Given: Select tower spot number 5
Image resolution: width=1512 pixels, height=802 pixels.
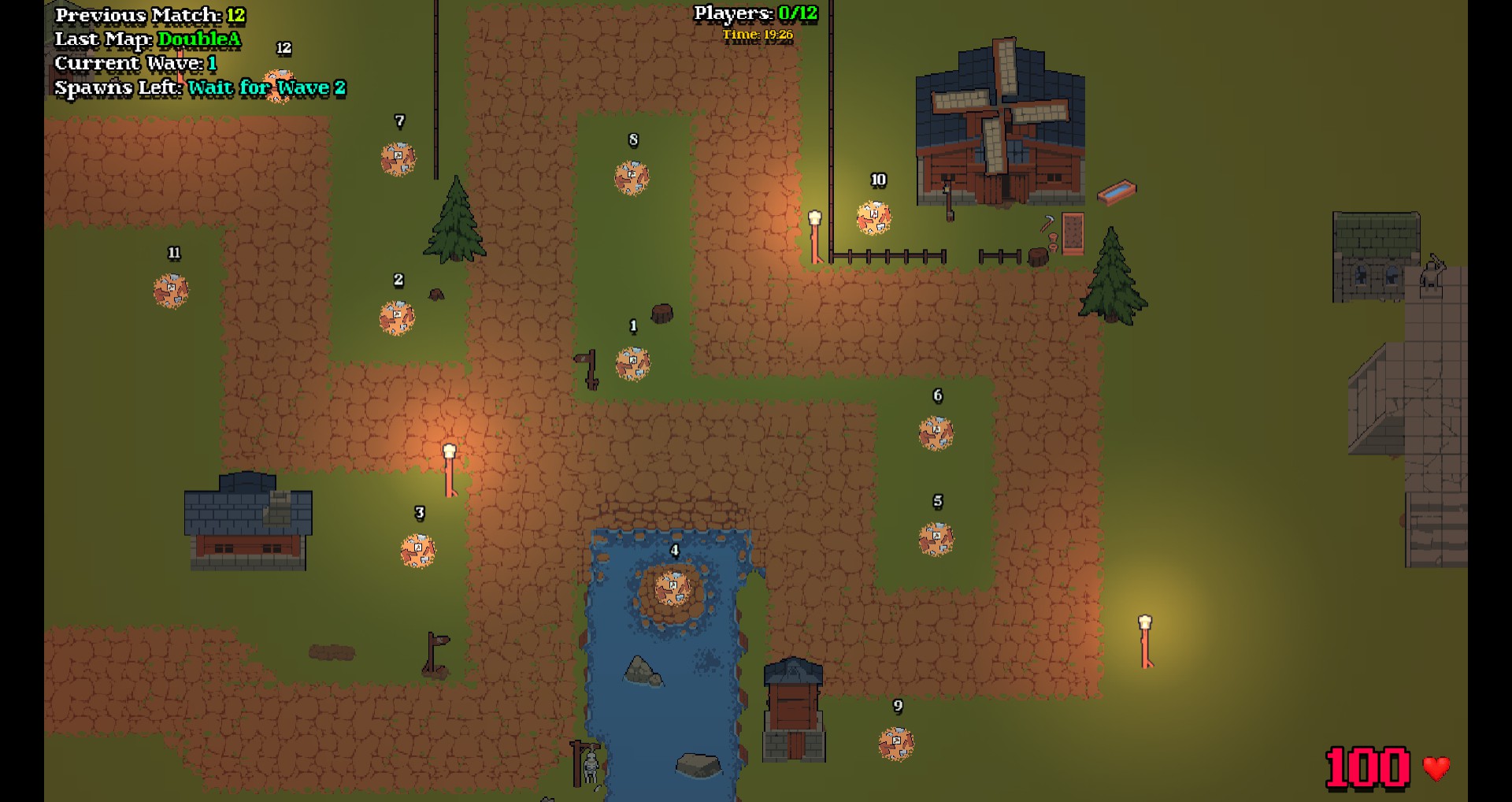Looking at the screenshot, I should click(x=936, y=540).
